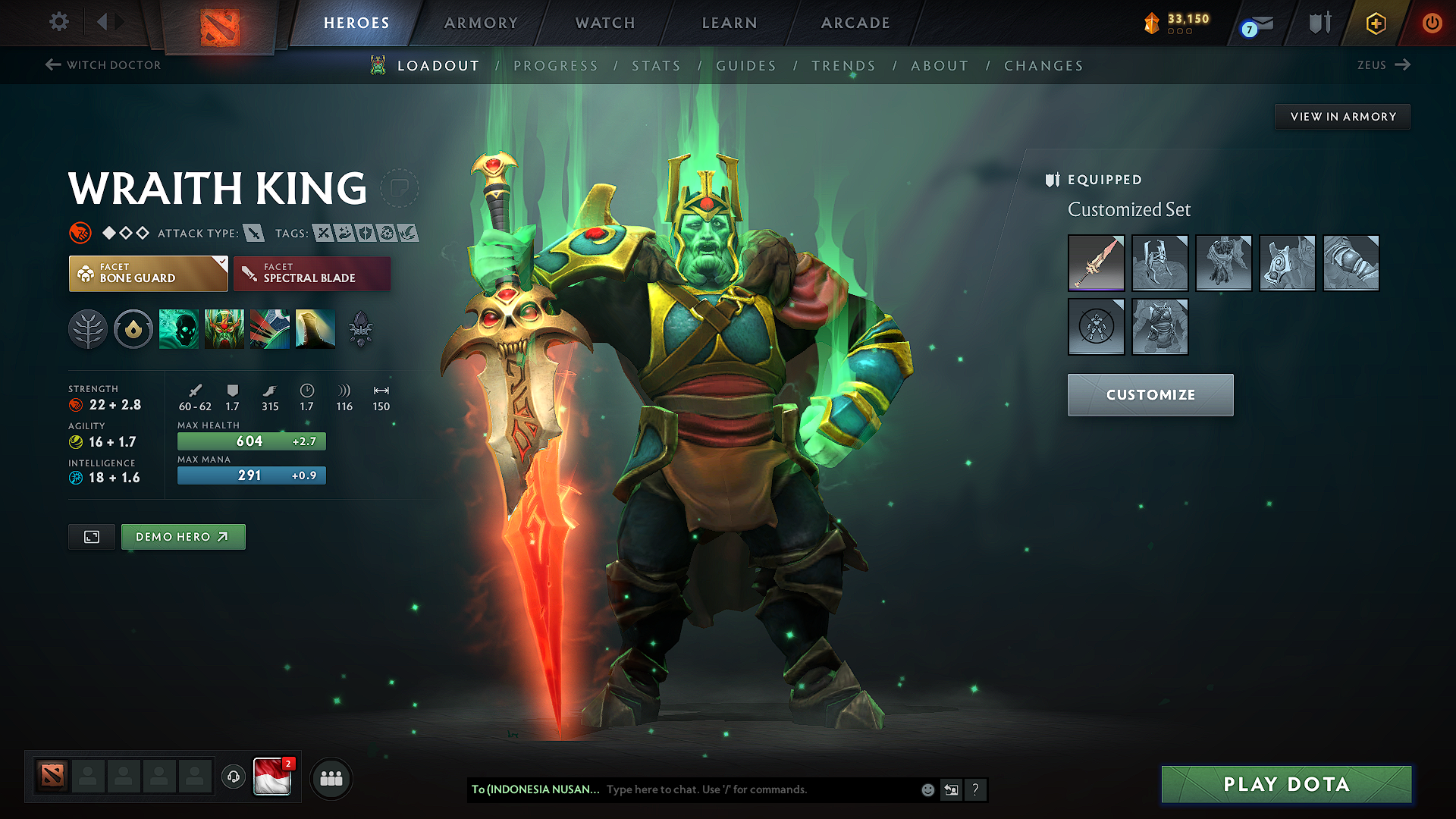This screenshot has height=819, width=1456.
Task: Open the GUIDES tab
Action: click(746, 65)
